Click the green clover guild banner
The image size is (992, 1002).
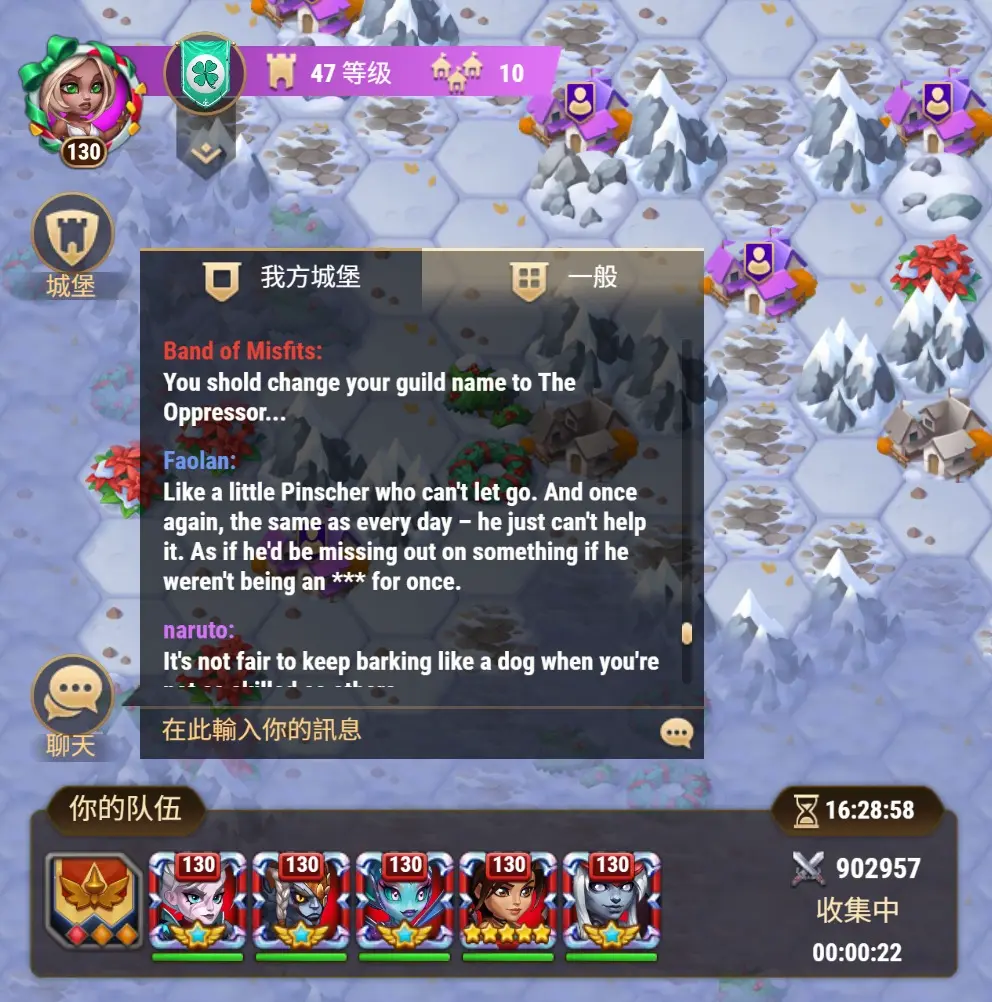(x=204, y=72)
